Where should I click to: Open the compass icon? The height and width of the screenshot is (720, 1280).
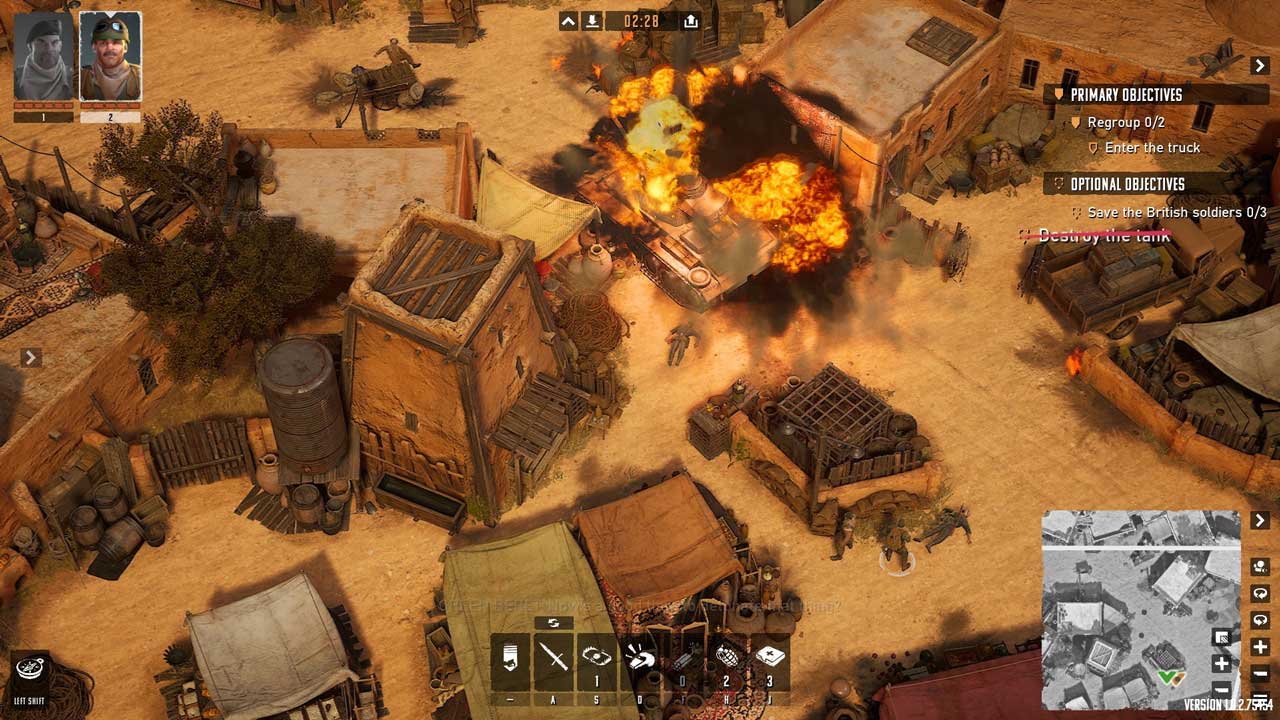[32, 667]
